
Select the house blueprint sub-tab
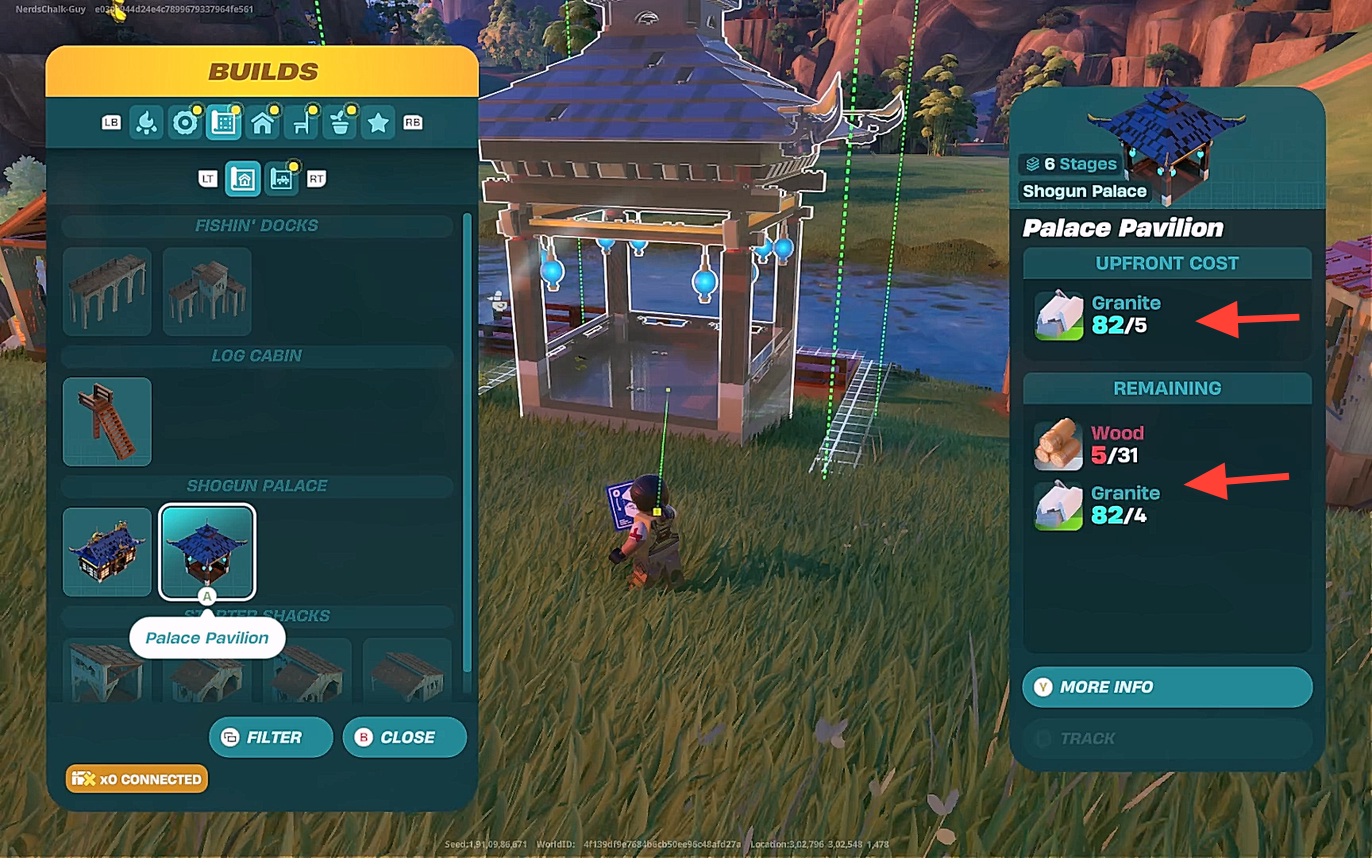(244, 179)
